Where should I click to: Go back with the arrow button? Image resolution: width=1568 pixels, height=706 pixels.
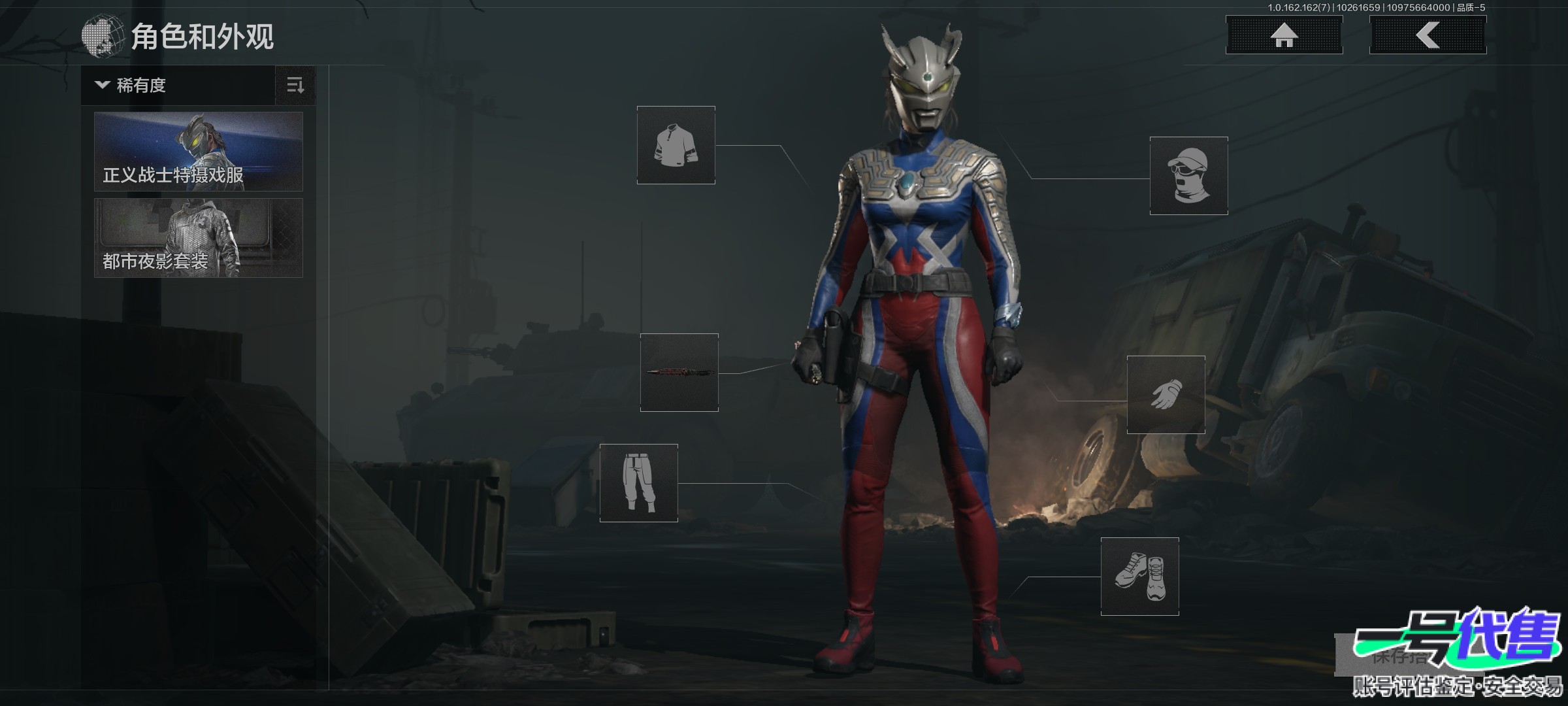coord(1428,35)
